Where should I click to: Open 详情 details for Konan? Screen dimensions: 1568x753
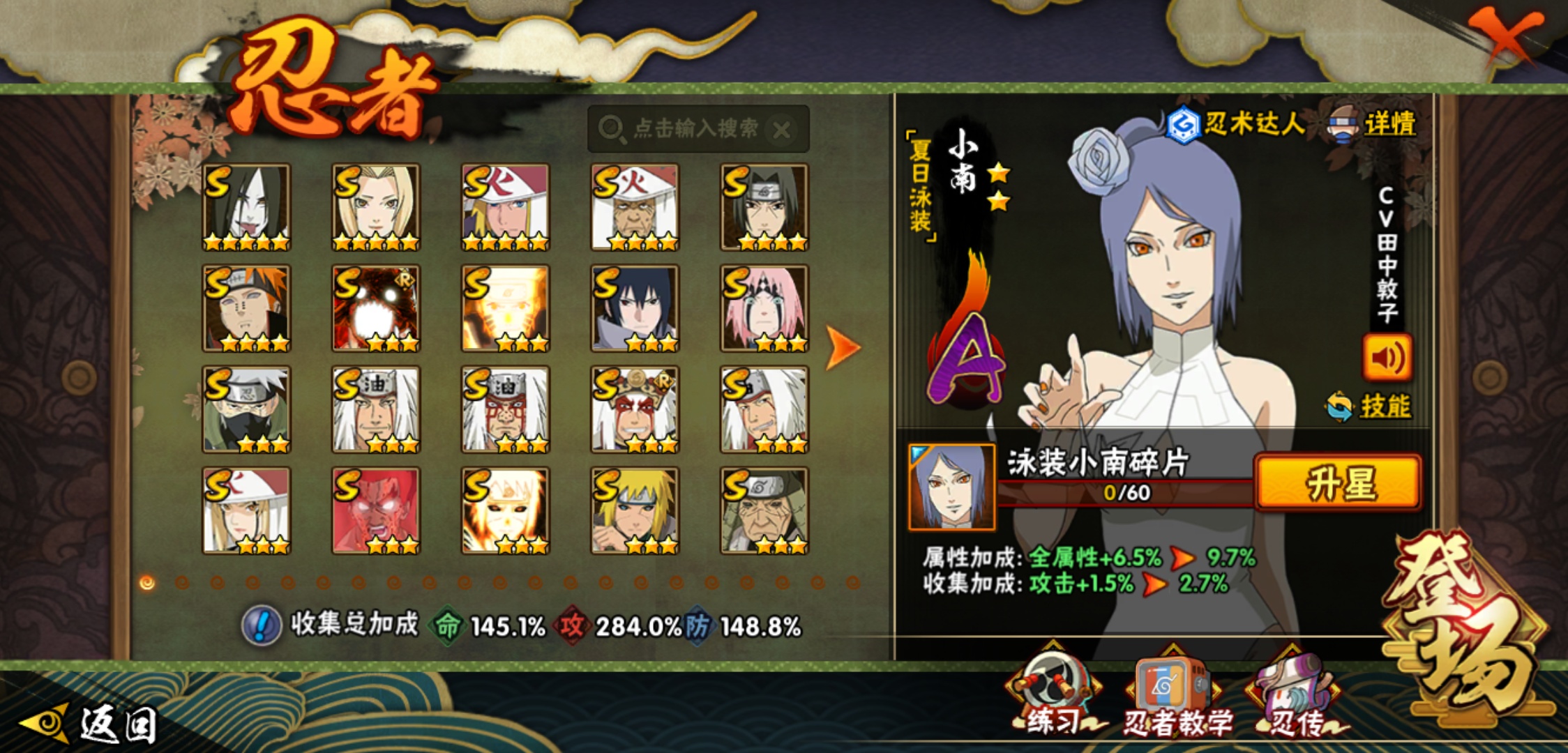coord(1374,125)
